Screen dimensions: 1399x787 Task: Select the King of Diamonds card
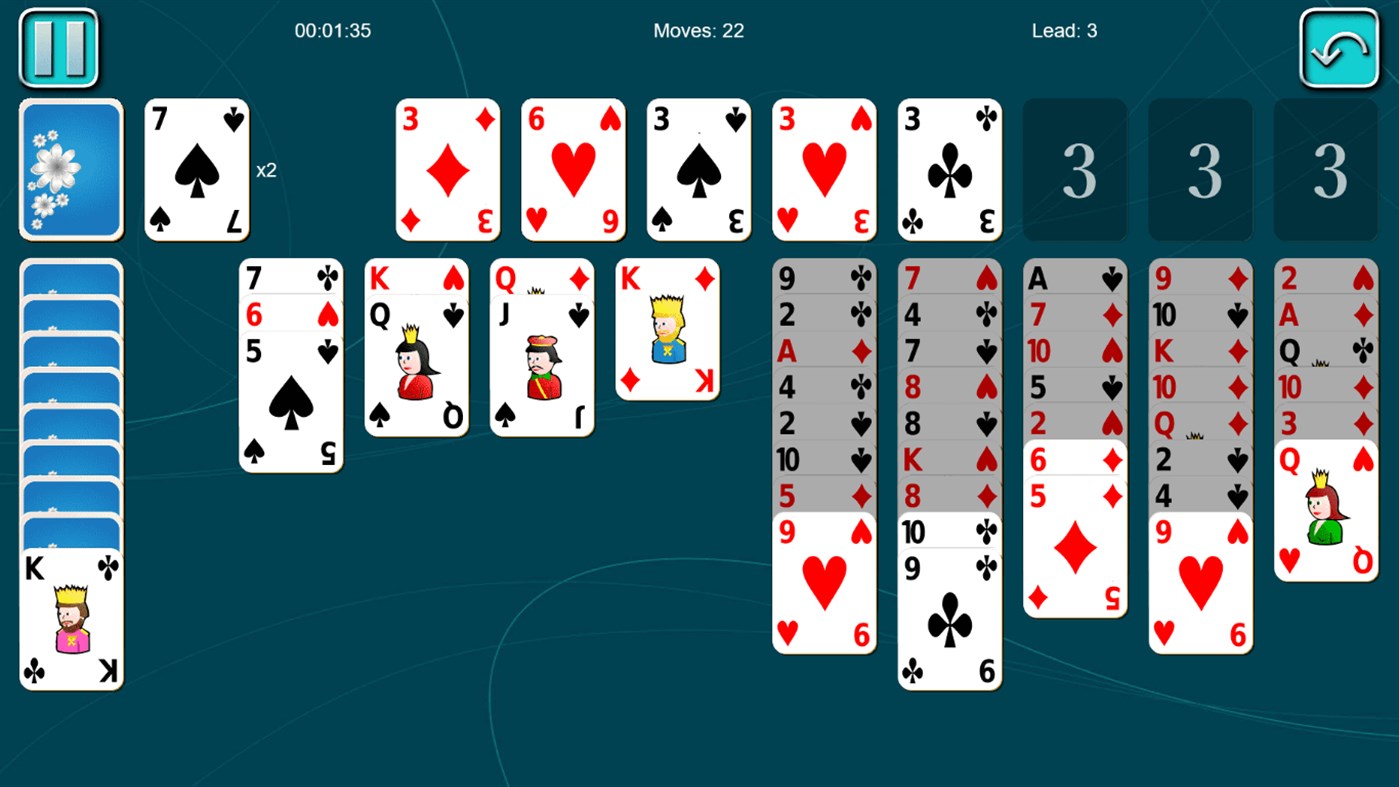(666, 330)
